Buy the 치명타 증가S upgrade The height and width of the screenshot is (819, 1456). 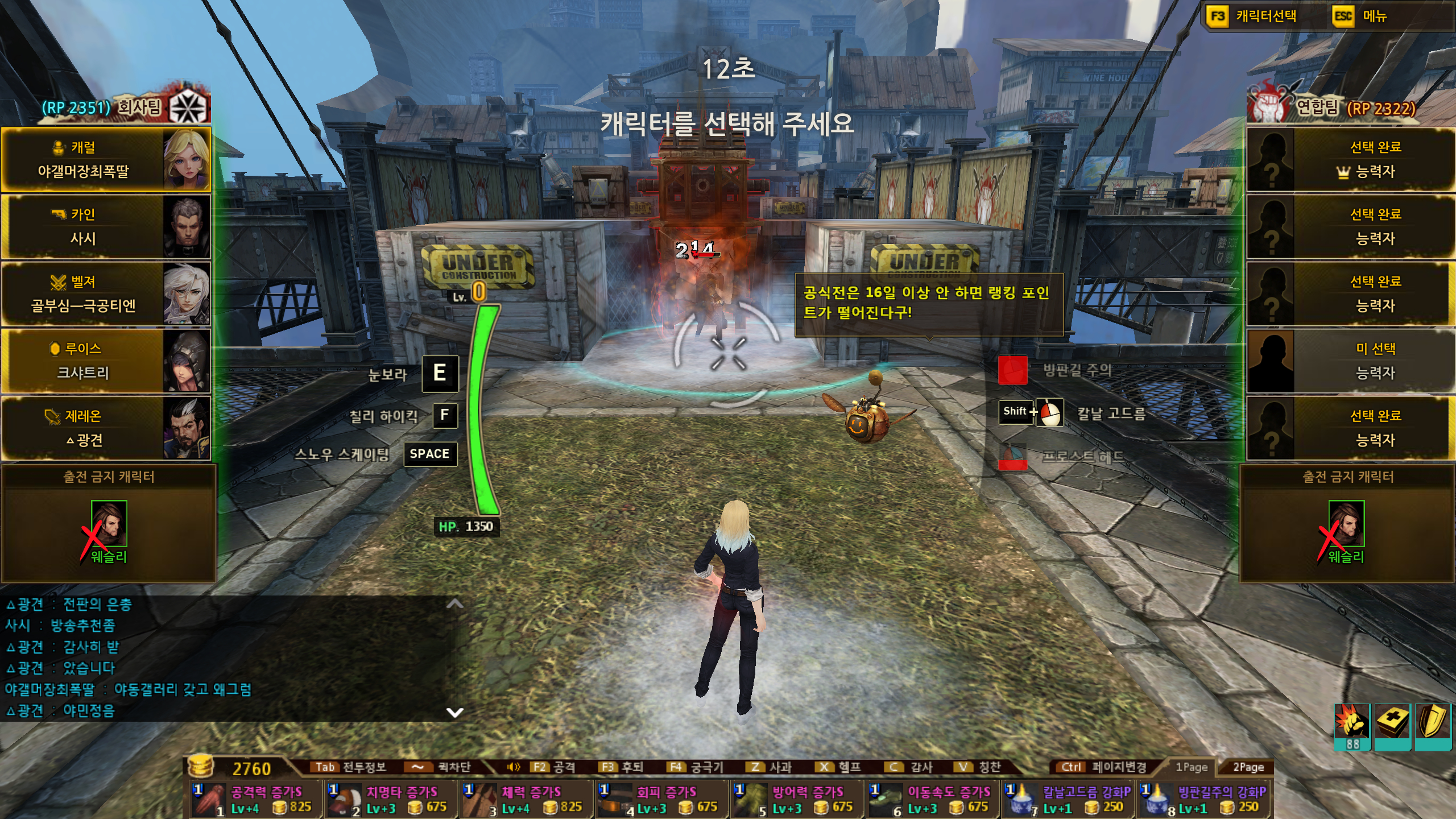coord(391,799)
